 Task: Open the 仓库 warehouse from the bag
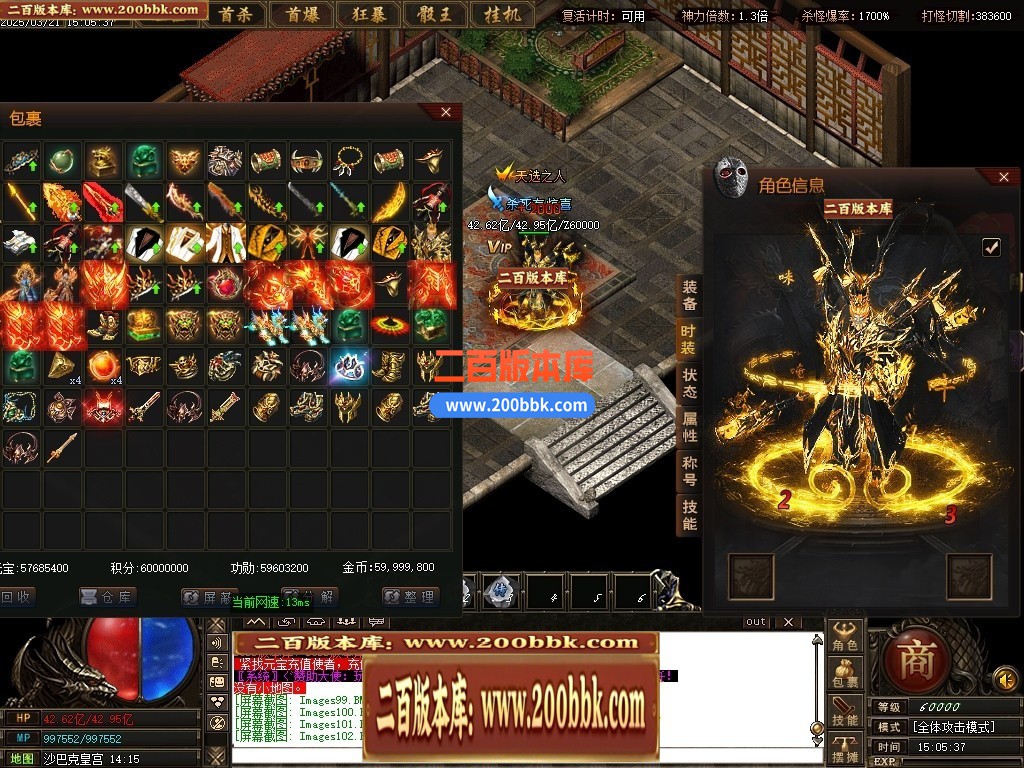(108, 597)
